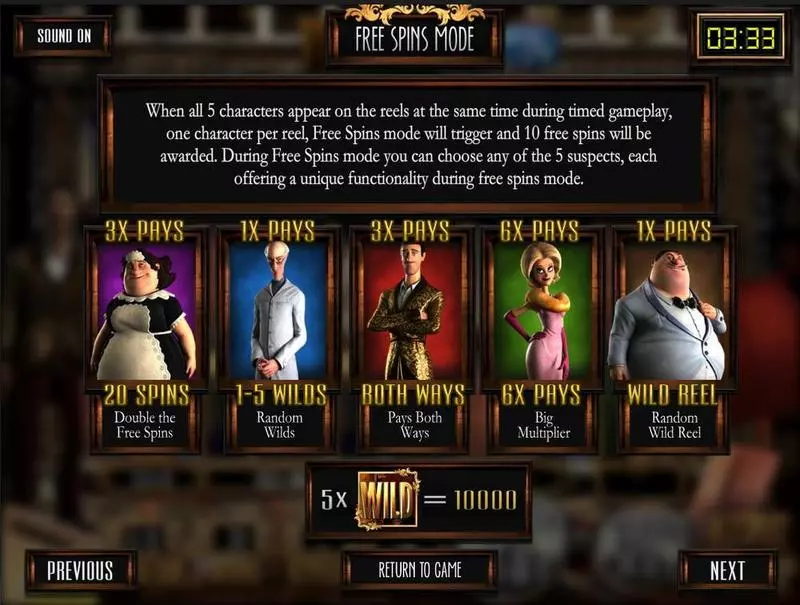Click Return to Game

(x=420, y=570)
